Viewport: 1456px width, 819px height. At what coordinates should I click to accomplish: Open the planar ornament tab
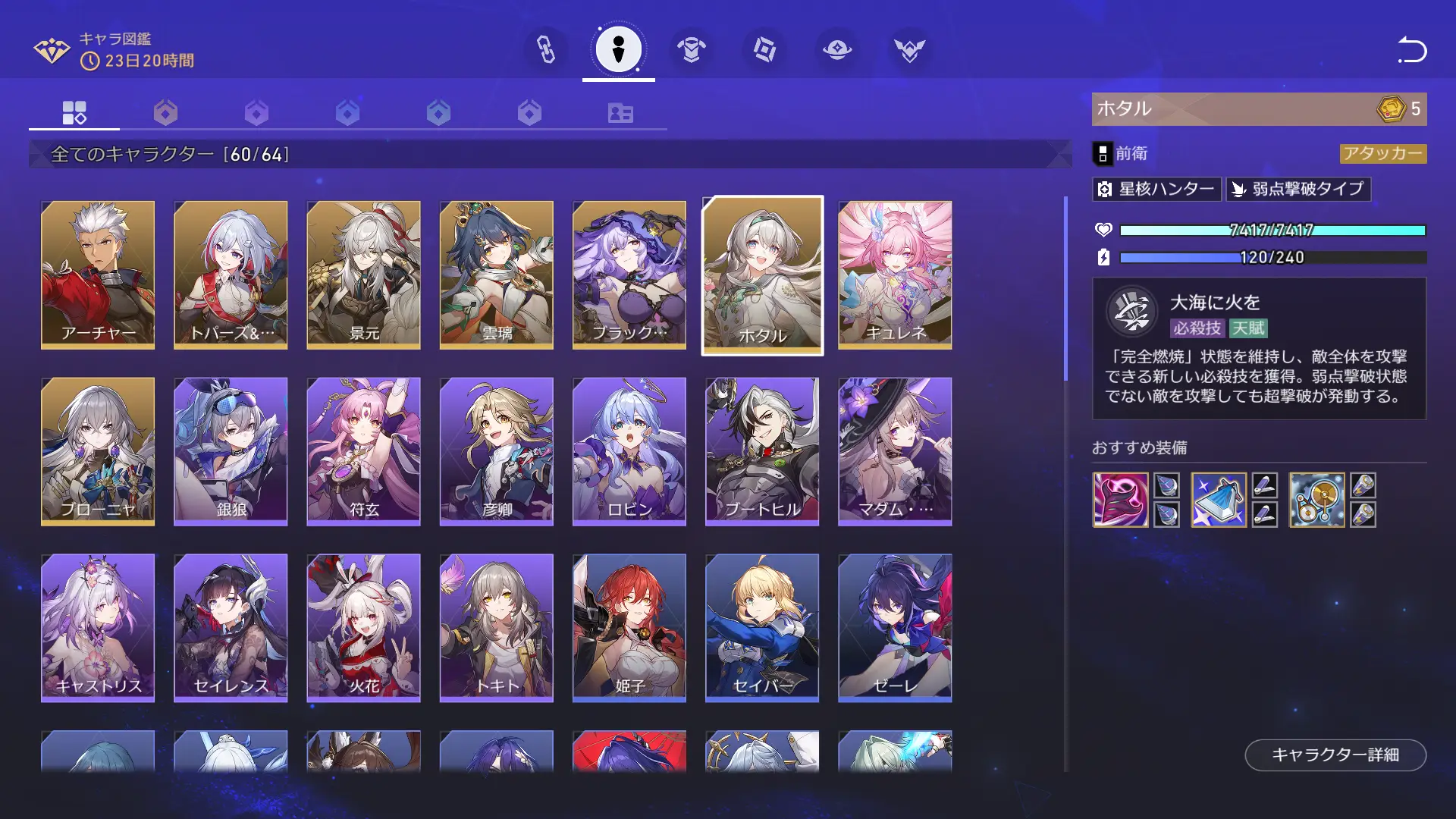(x=836, y=49)
